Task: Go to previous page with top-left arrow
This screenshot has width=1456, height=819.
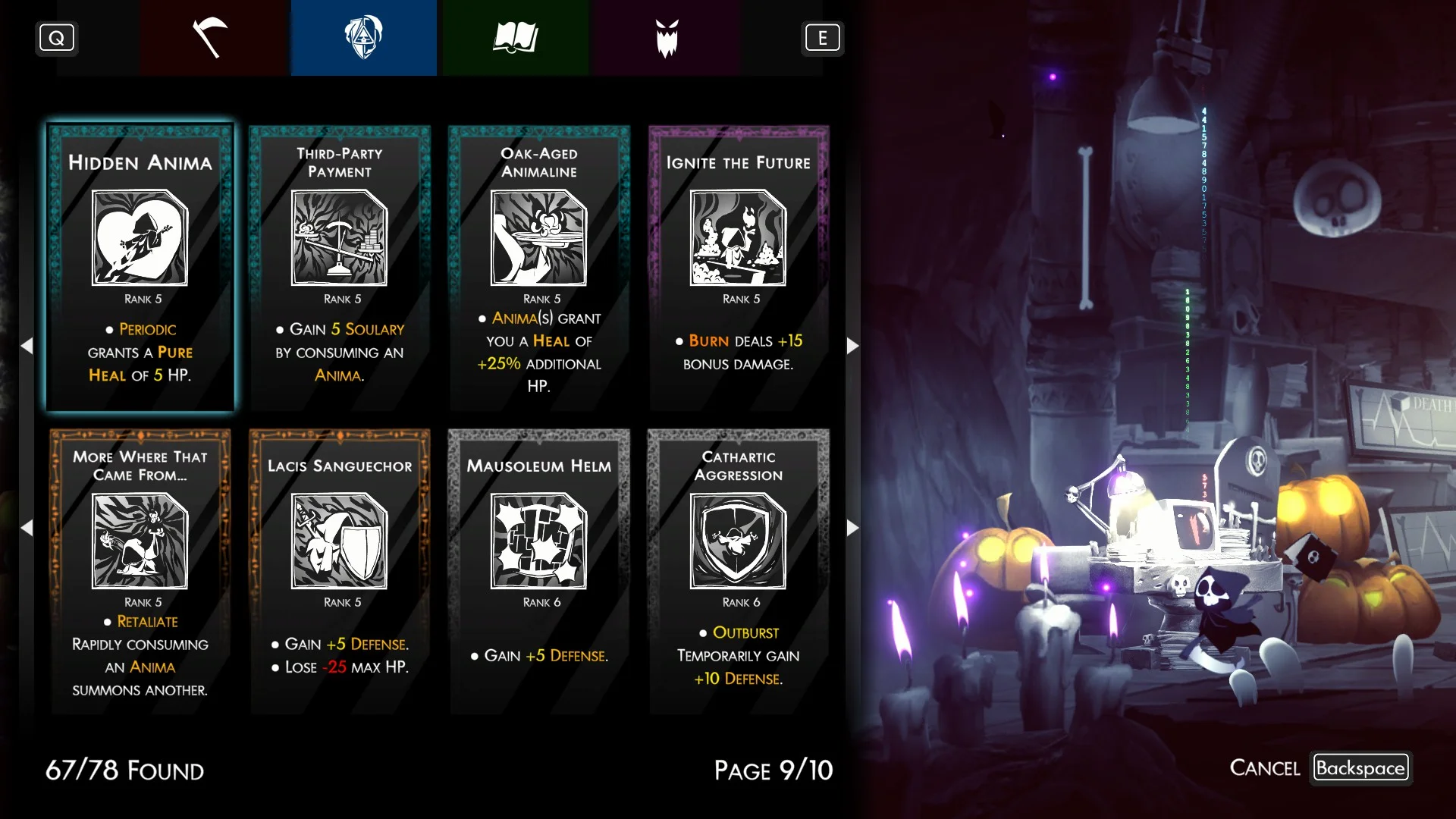Action: pyautogui.click(x=27, y=346)
